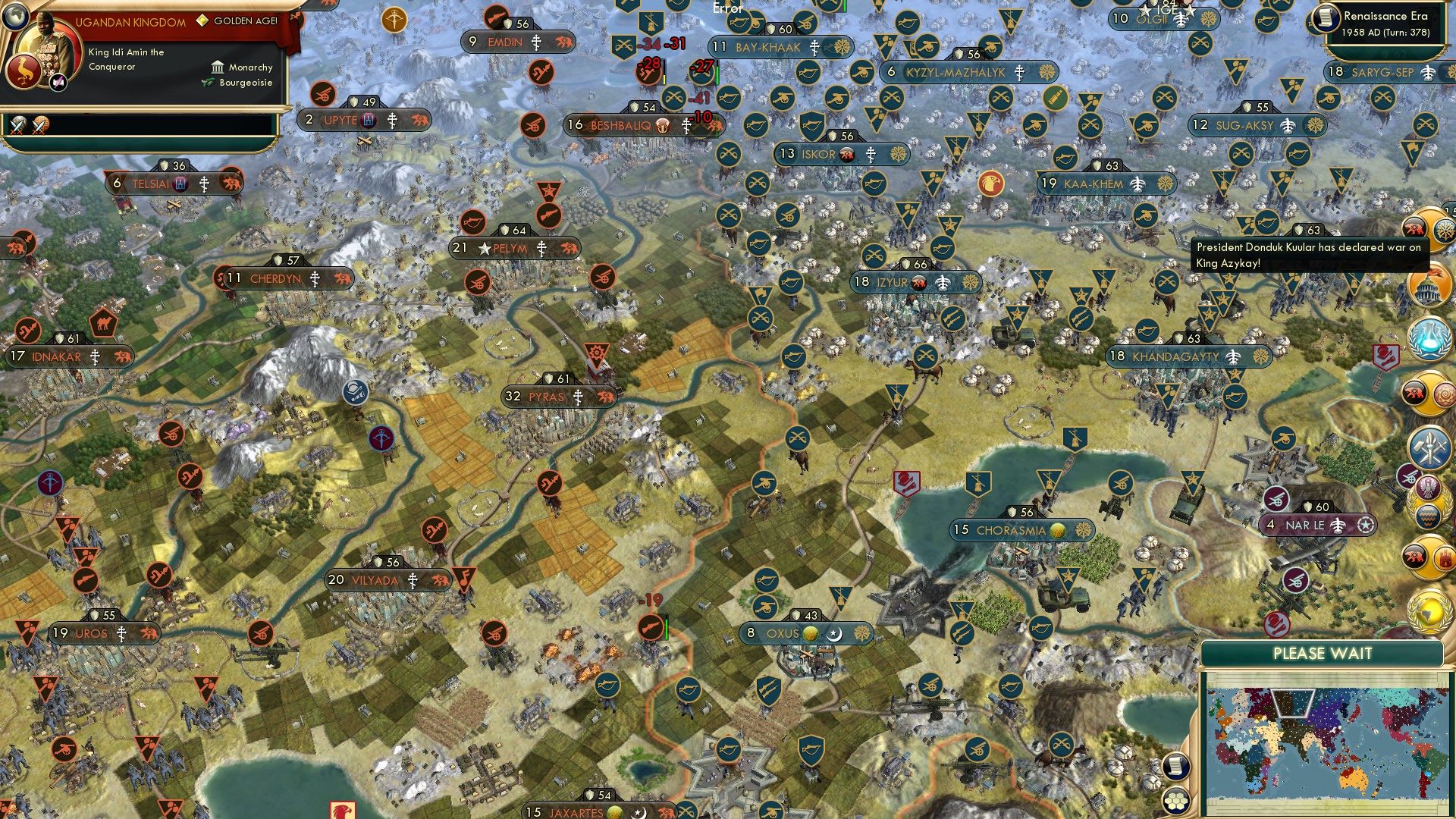Image resolution: width=1456 pixels, height=819 pixels.
Task: Toggle strategic view with the globe button top-left
Action: (x=15, y=17)
